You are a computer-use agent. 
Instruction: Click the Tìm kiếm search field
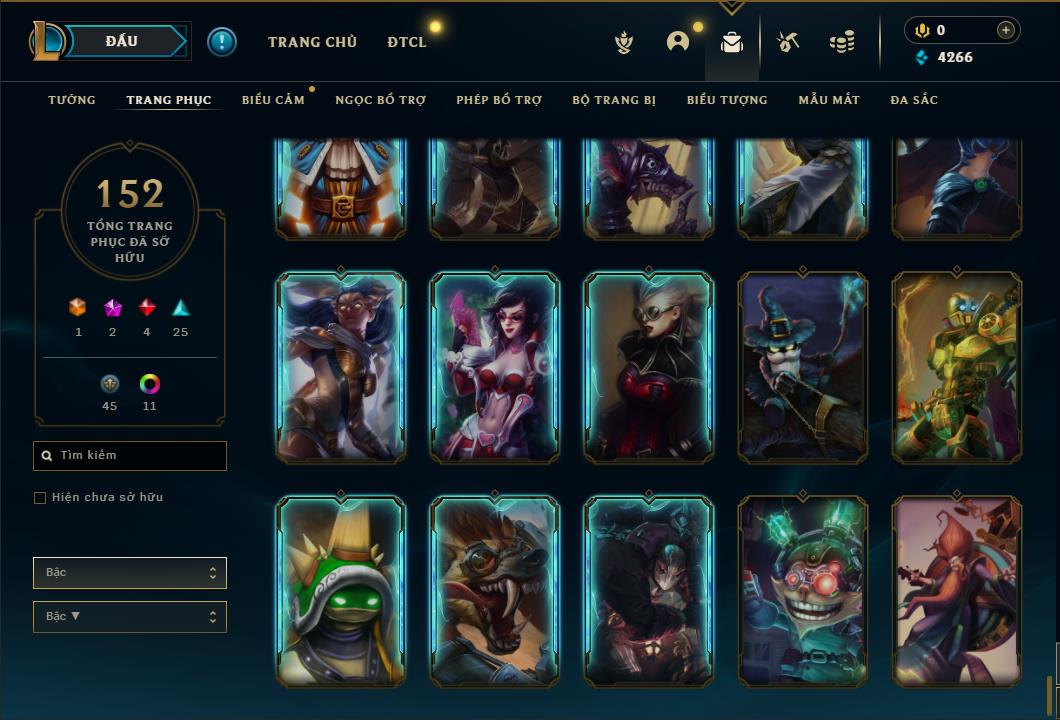pos(130,456)
